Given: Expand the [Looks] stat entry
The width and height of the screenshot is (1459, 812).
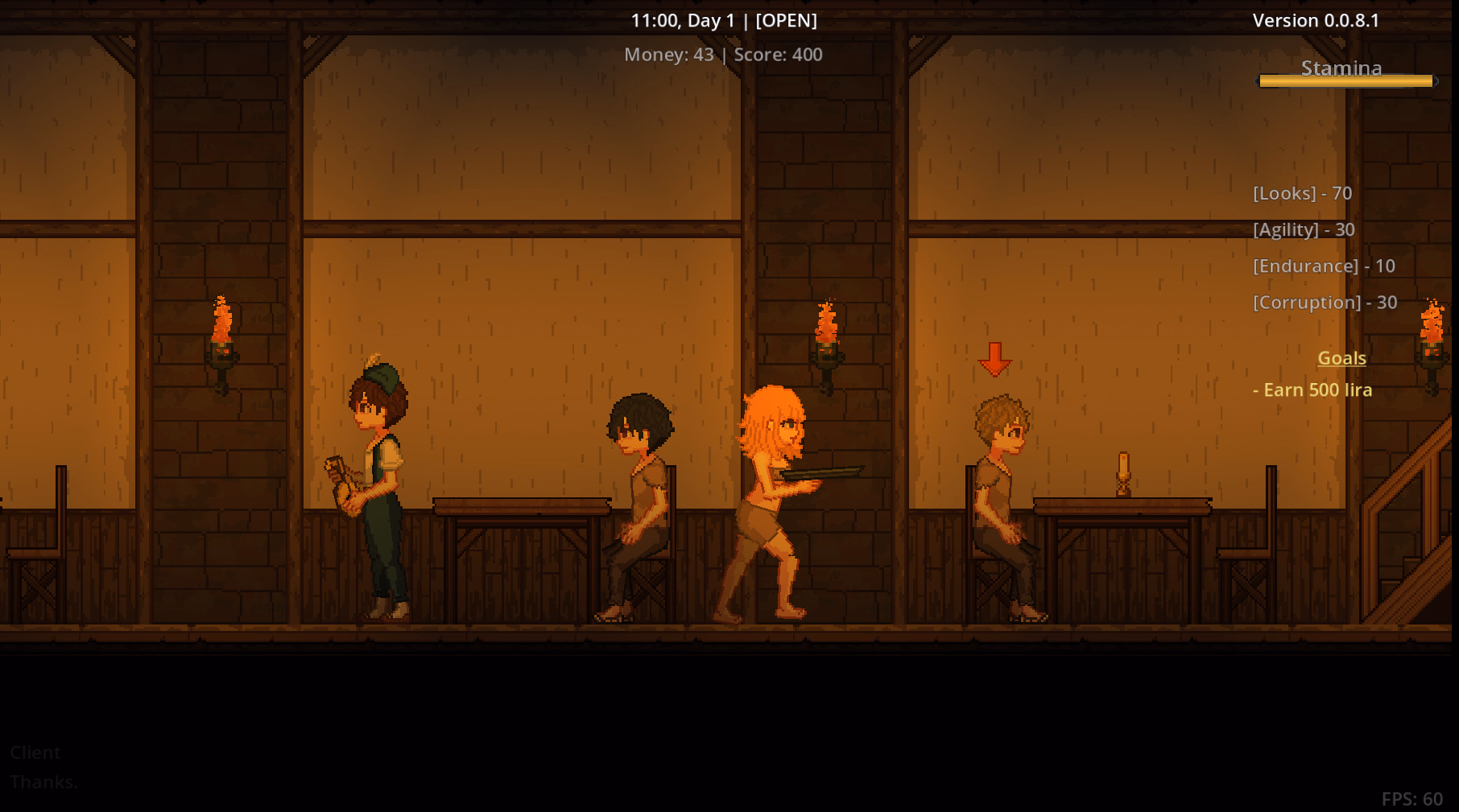Looking at the screenshot, I should (1301, 192).
